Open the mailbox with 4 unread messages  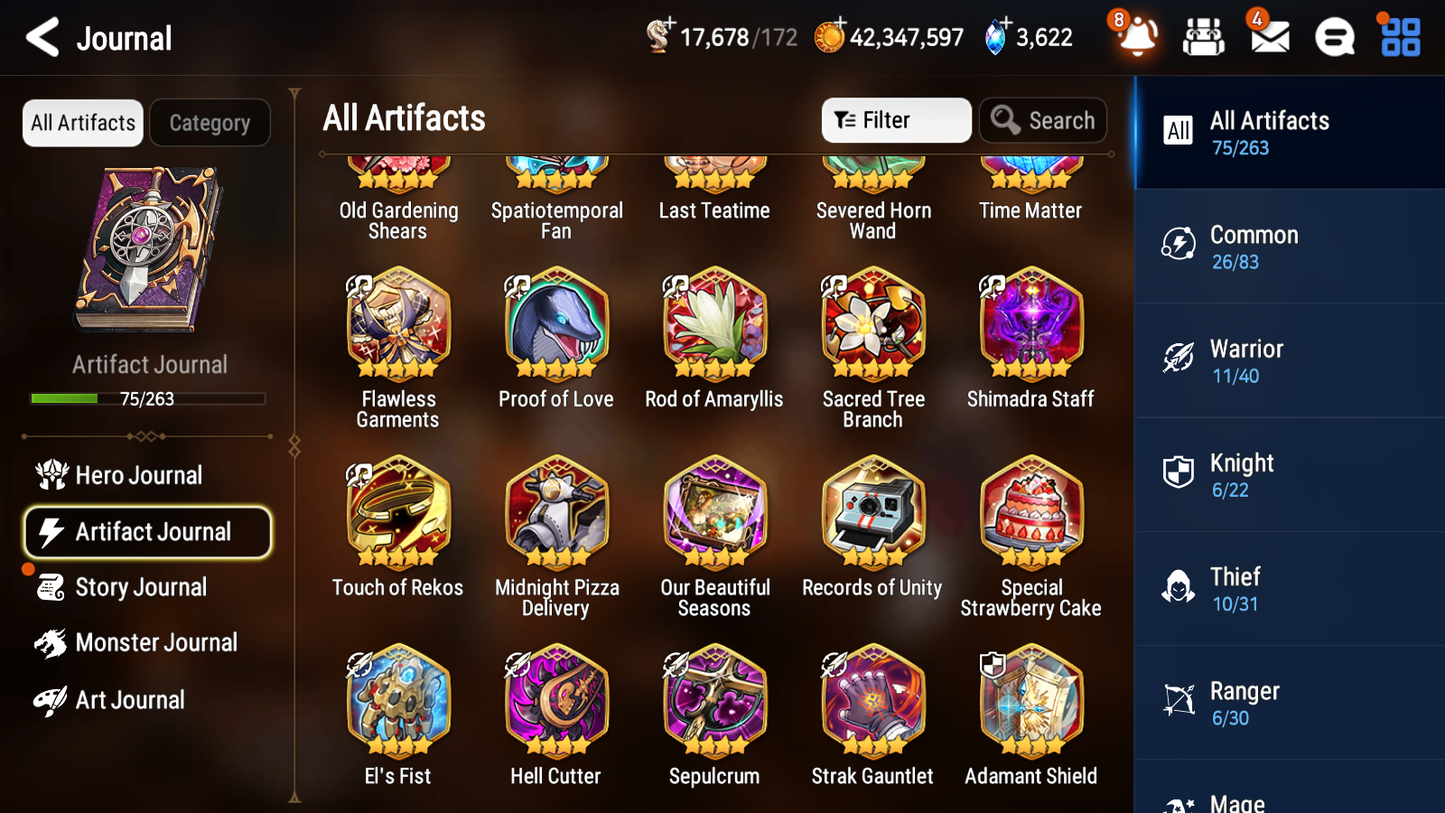[x=1268, y=37]
